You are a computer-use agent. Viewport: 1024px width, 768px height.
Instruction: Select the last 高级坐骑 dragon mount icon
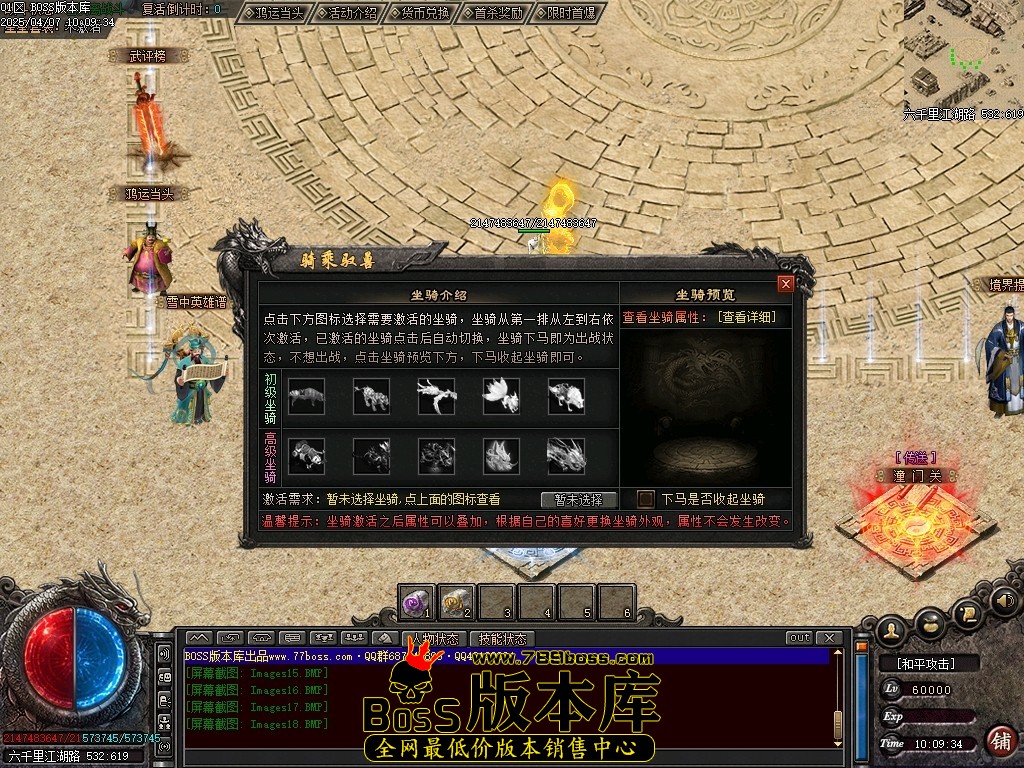point(566,456)
